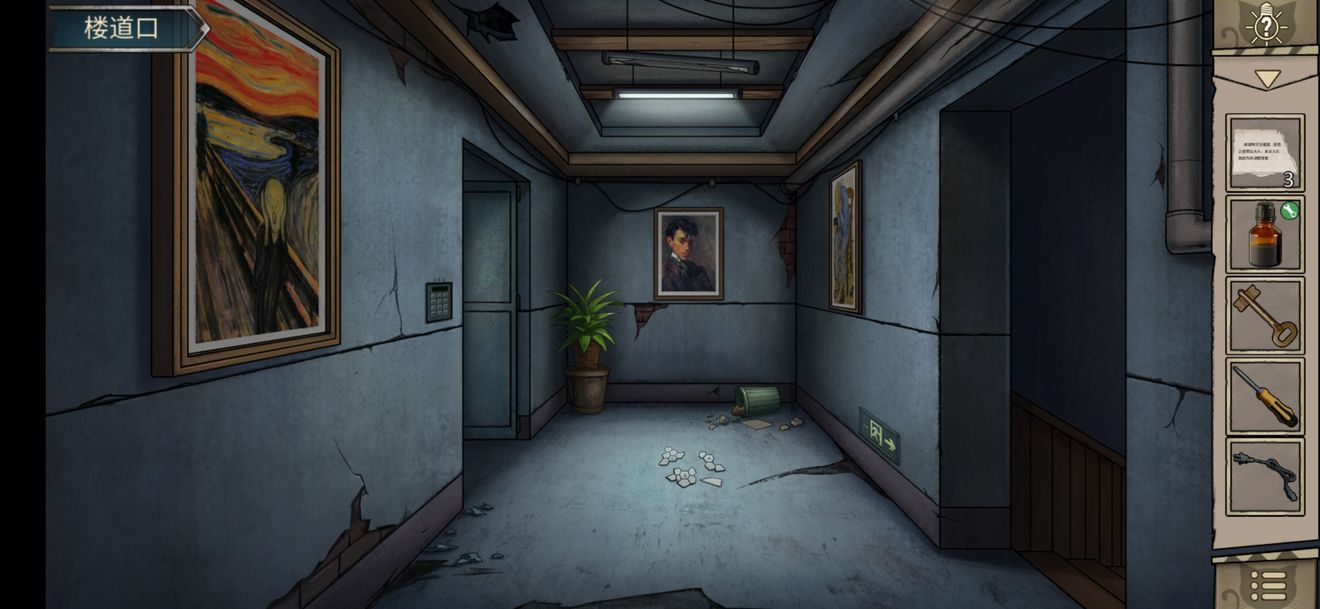Select the brown medicine bottle slot

[x=1265, y=234]
